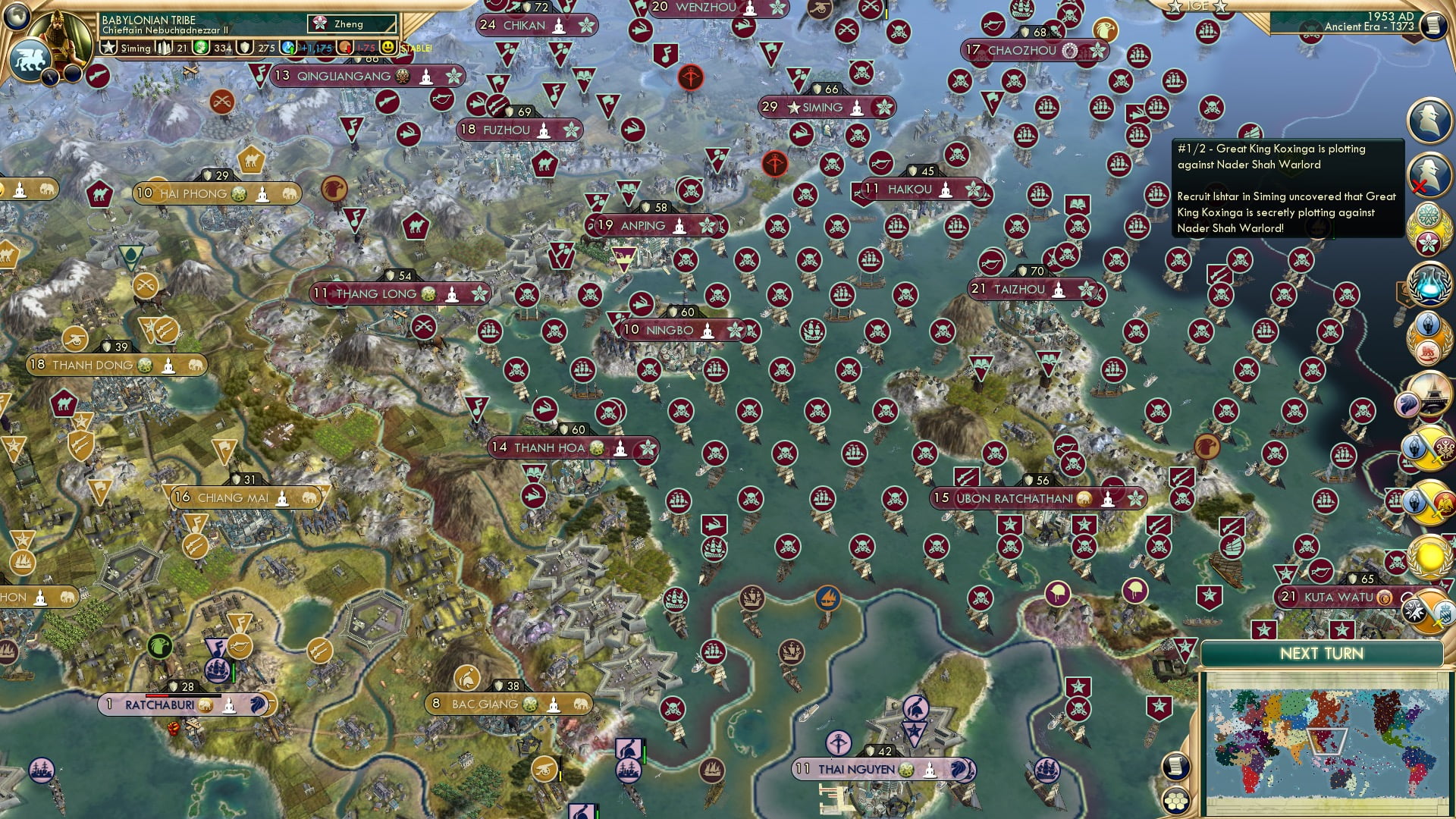Open the Siming city banner
The width and height of the screenshot is (1456, 819).
point(822,108)
